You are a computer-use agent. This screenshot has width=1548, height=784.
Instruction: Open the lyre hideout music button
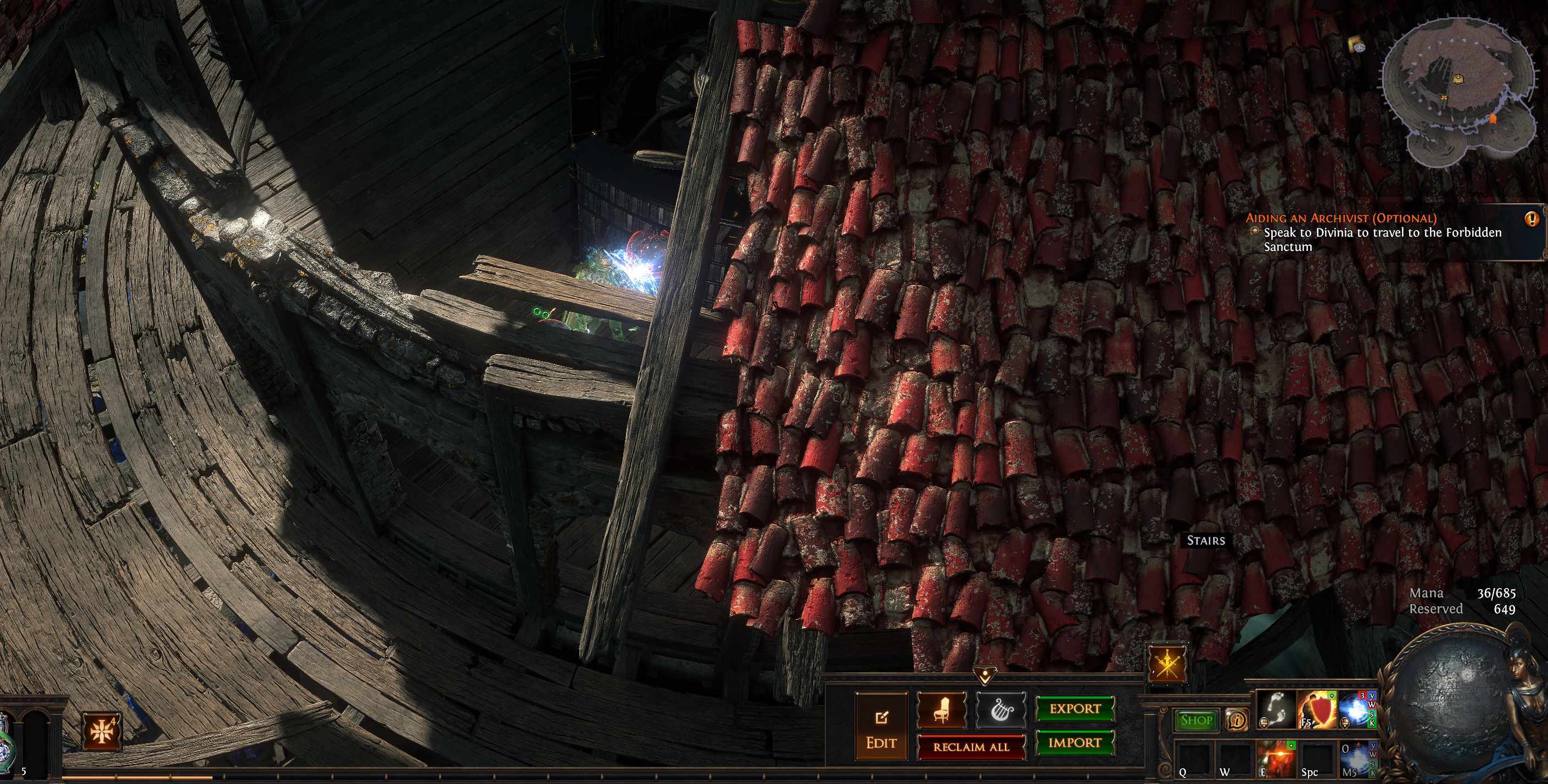click(x=1001, y=709)
